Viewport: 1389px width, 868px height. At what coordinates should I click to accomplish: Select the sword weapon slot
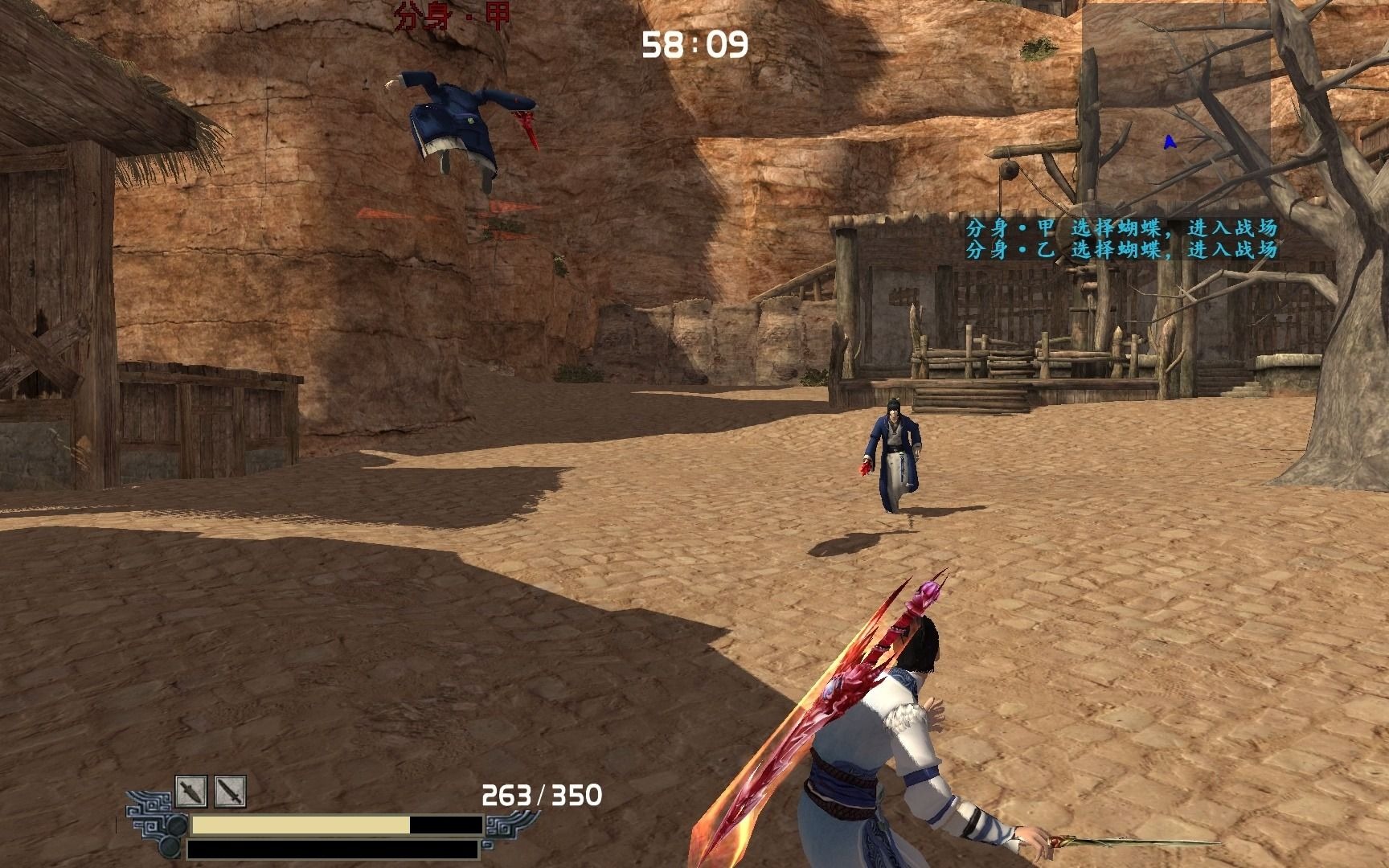point(230,792)
